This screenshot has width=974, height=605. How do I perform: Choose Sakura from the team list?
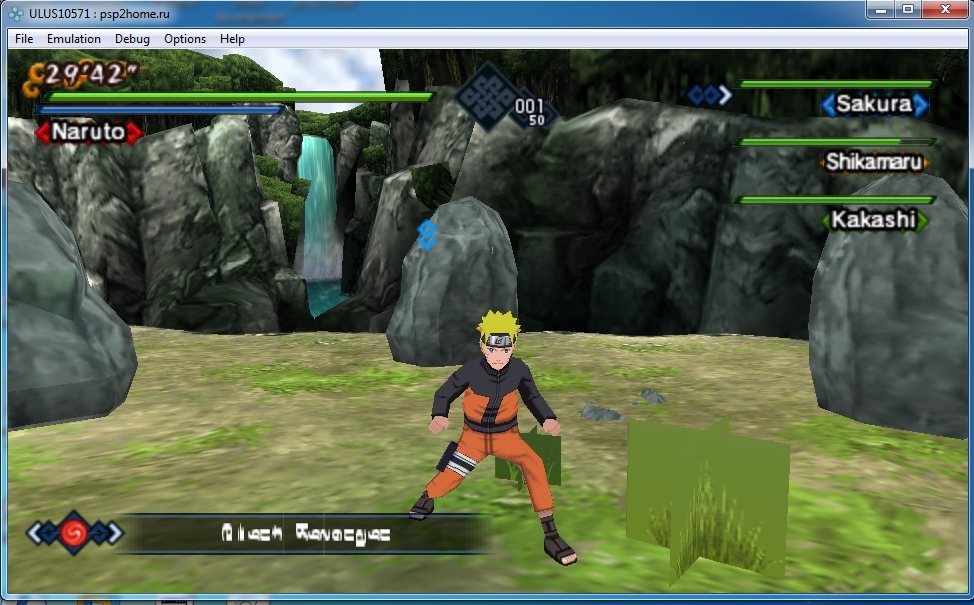pyautogui.click(x=874, y=104)
